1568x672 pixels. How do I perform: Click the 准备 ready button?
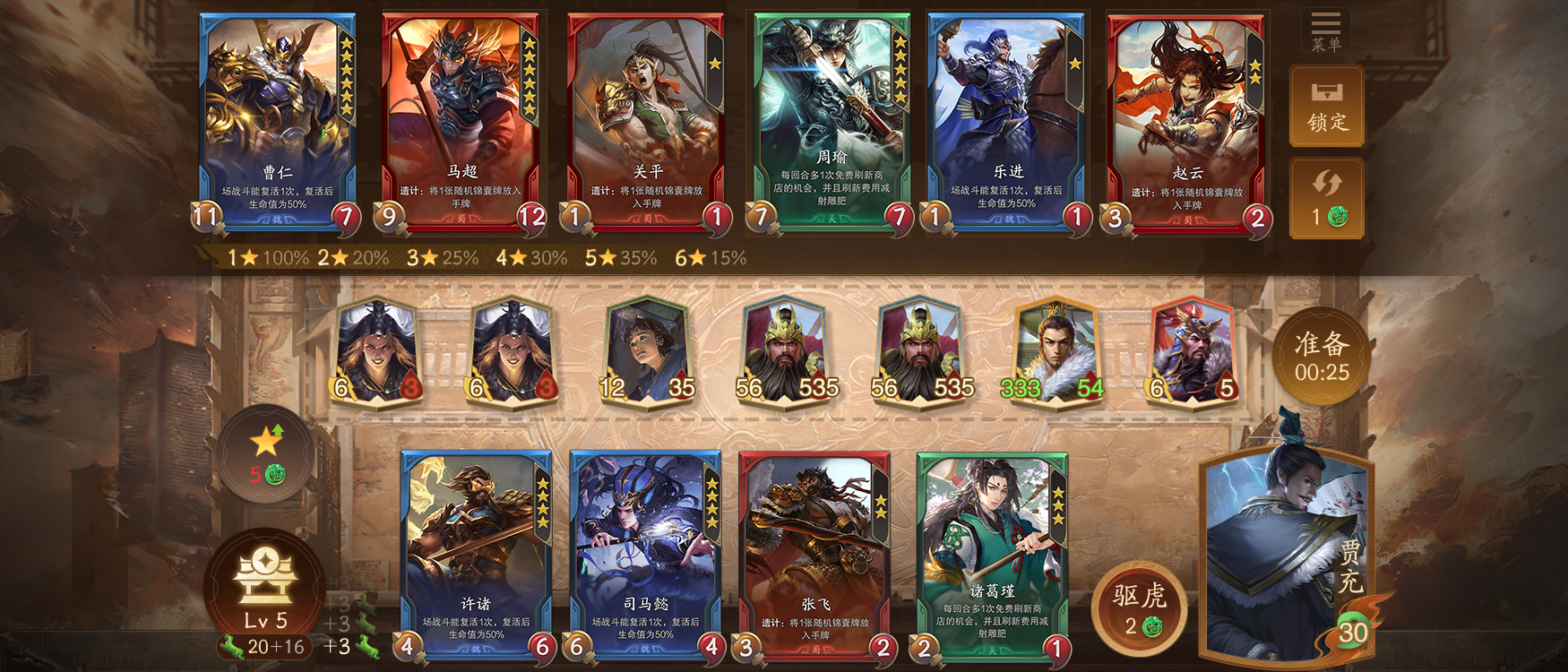(1321, 355)
